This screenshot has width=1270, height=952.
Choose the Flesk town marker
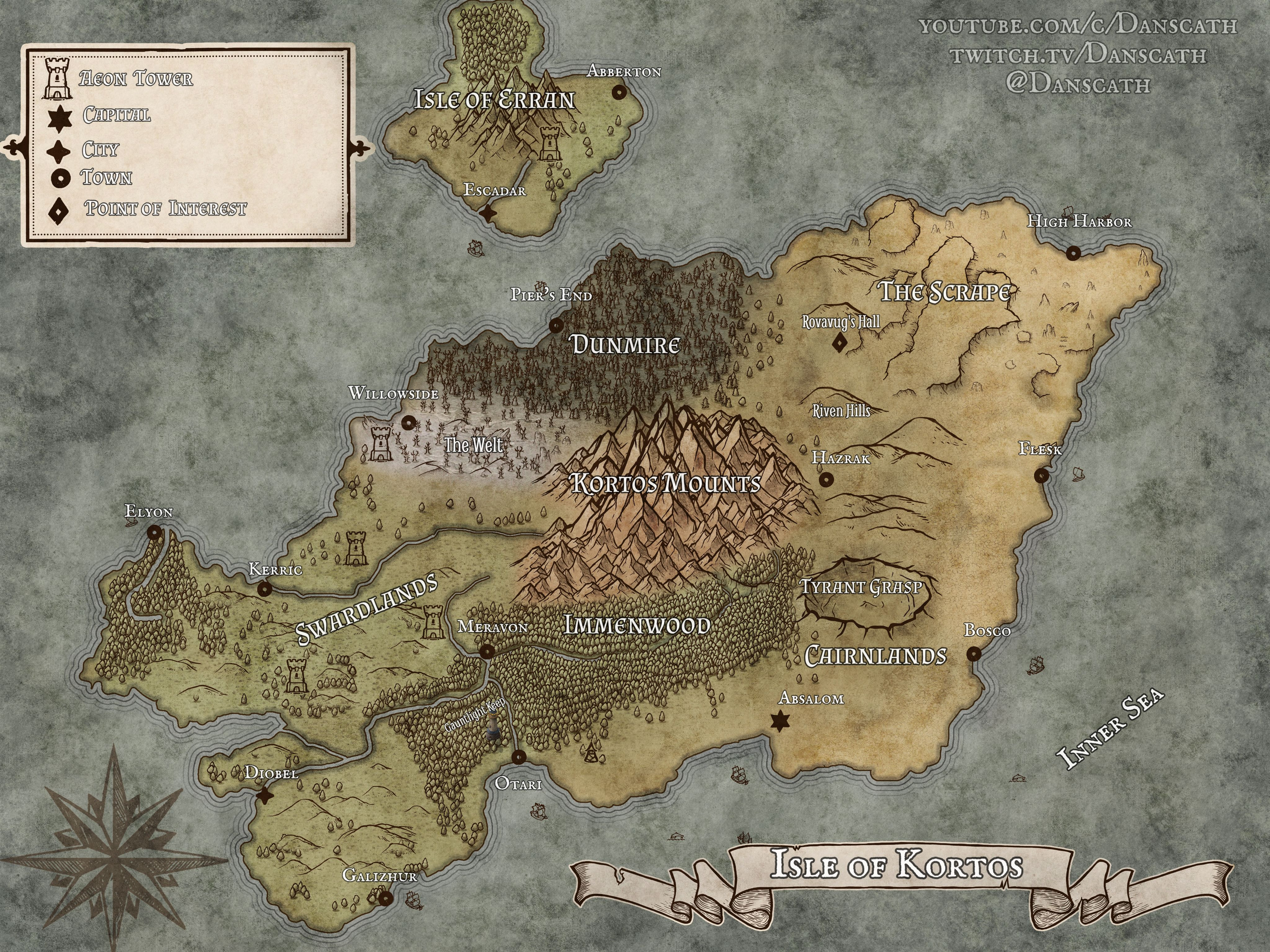coord(1041,475)
